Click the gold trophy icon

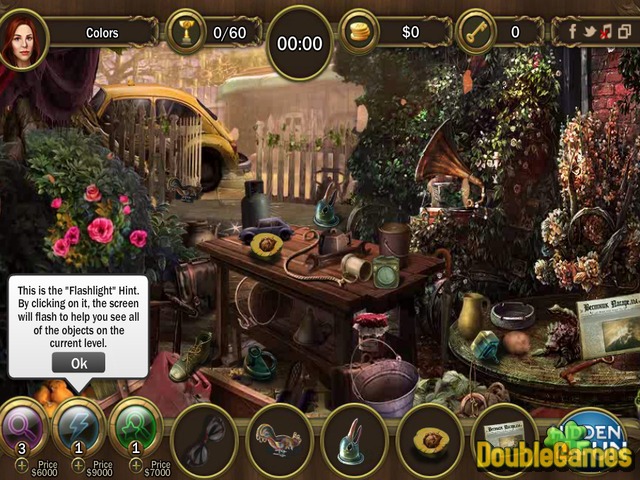coord(185,32)
